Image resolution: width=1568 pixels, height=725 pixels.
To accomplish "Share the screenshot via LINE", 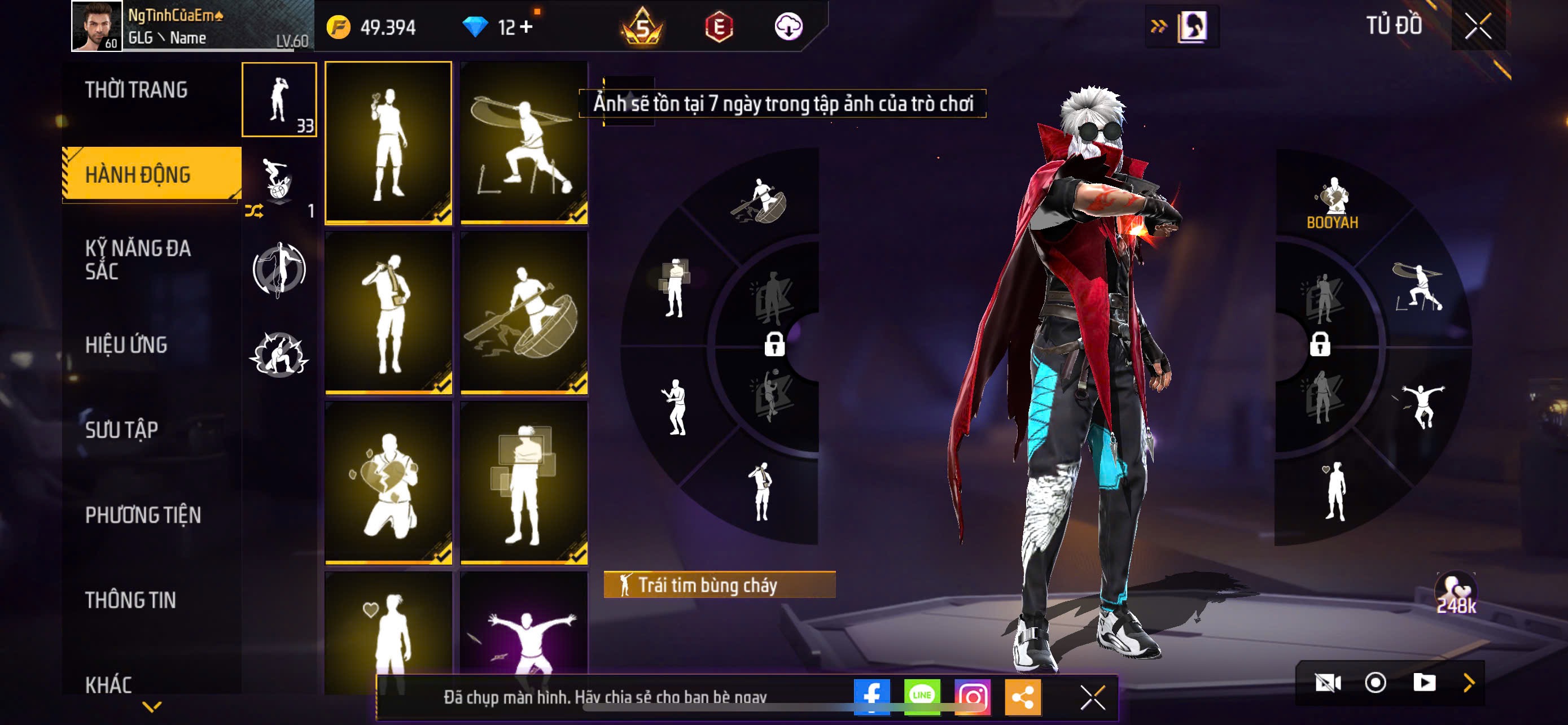I will click(922, 696).
